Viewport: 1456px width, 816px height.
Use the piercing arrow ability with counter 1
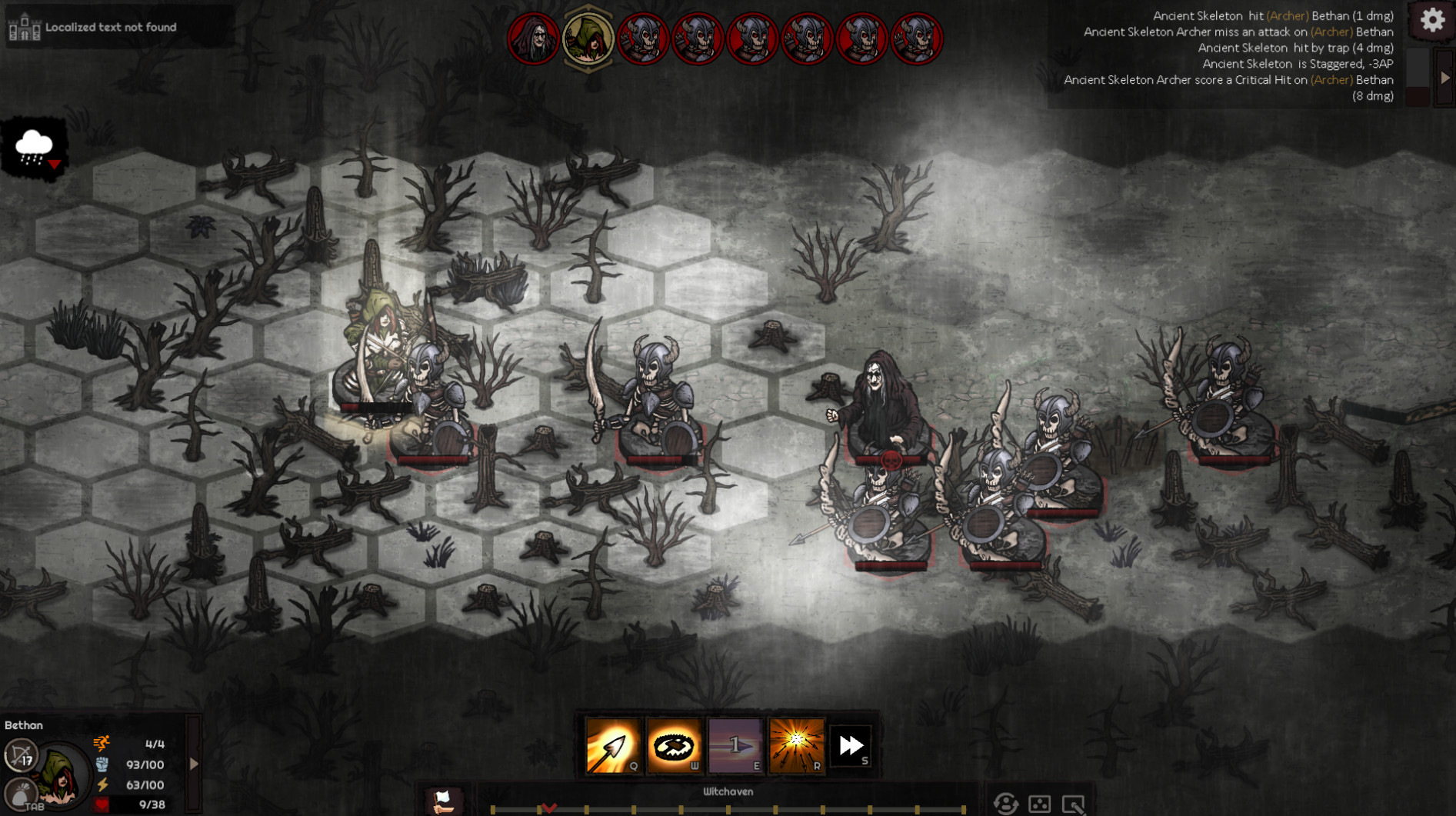(x=735, y=745)
